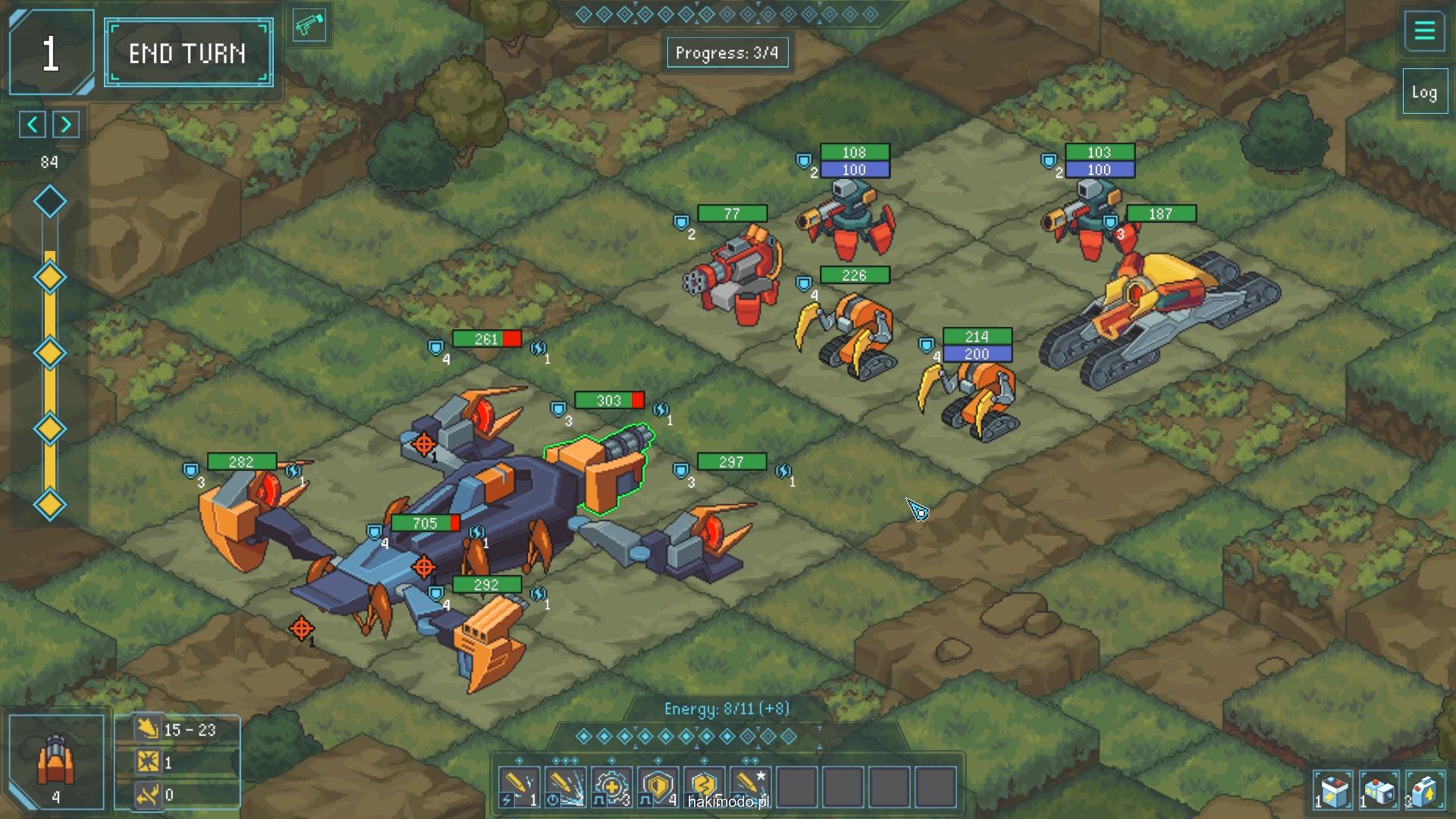Open the battle Log
The image size is (1456, 819).
[x=1424, y=93]
